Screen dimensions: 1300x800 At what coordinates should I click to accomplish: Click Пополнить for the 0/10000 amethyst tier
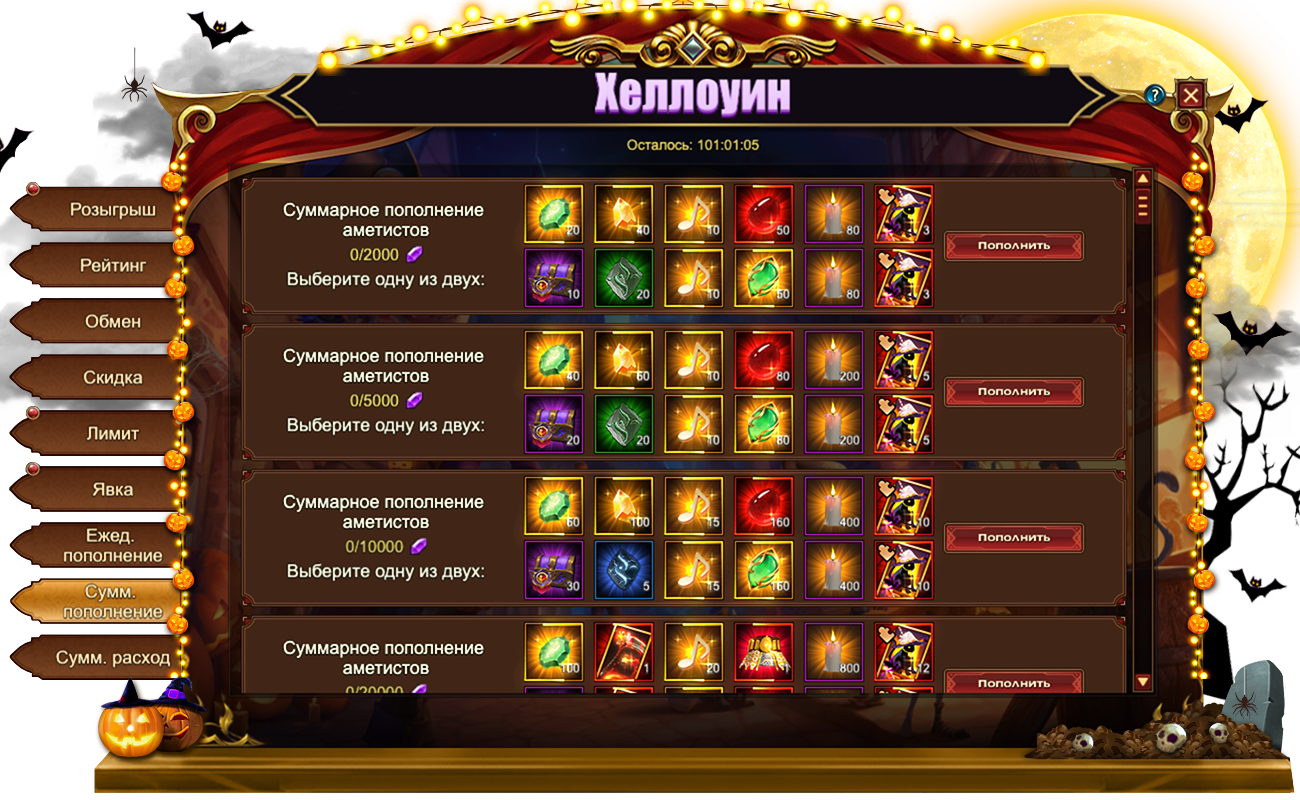pos(1014,538)
